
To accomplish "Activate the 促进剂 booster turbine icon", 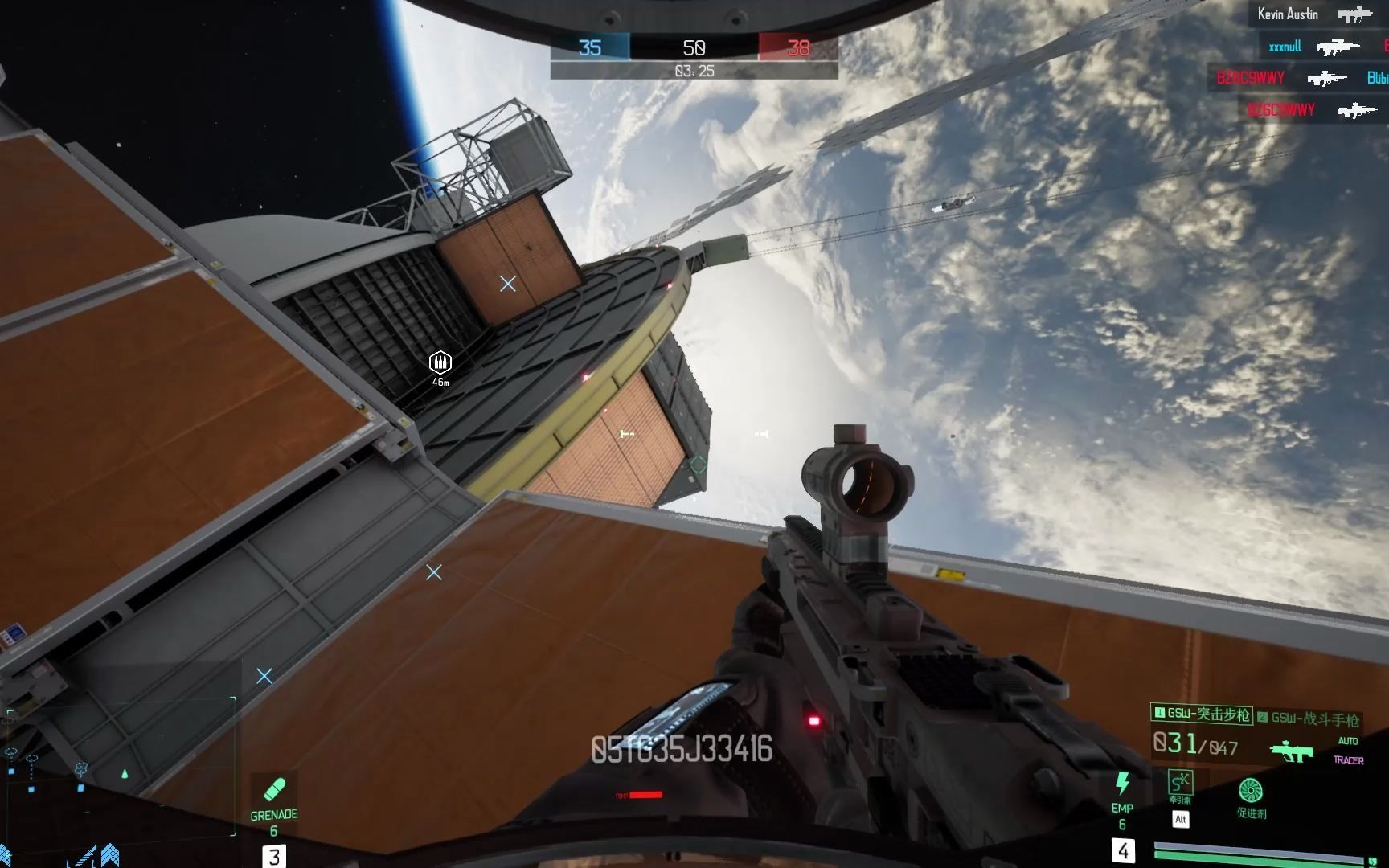I will [1250, 791].
